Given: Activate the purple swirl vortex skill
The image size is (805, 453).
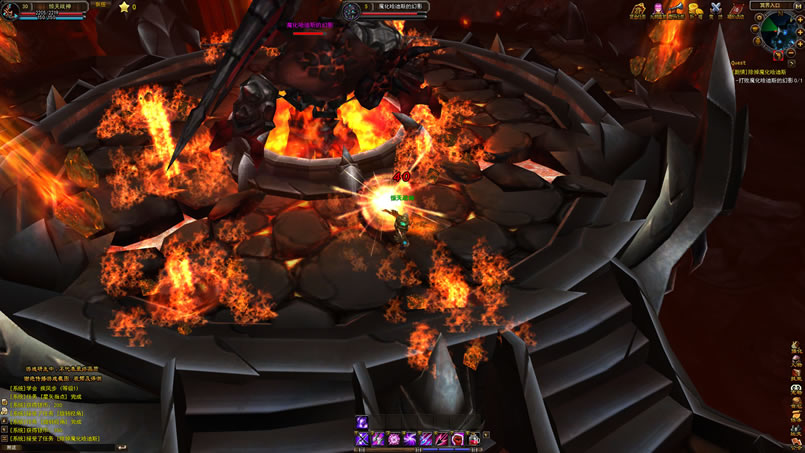Looking at the screenshot, I should pyautogui.click(x=410, y=439).
